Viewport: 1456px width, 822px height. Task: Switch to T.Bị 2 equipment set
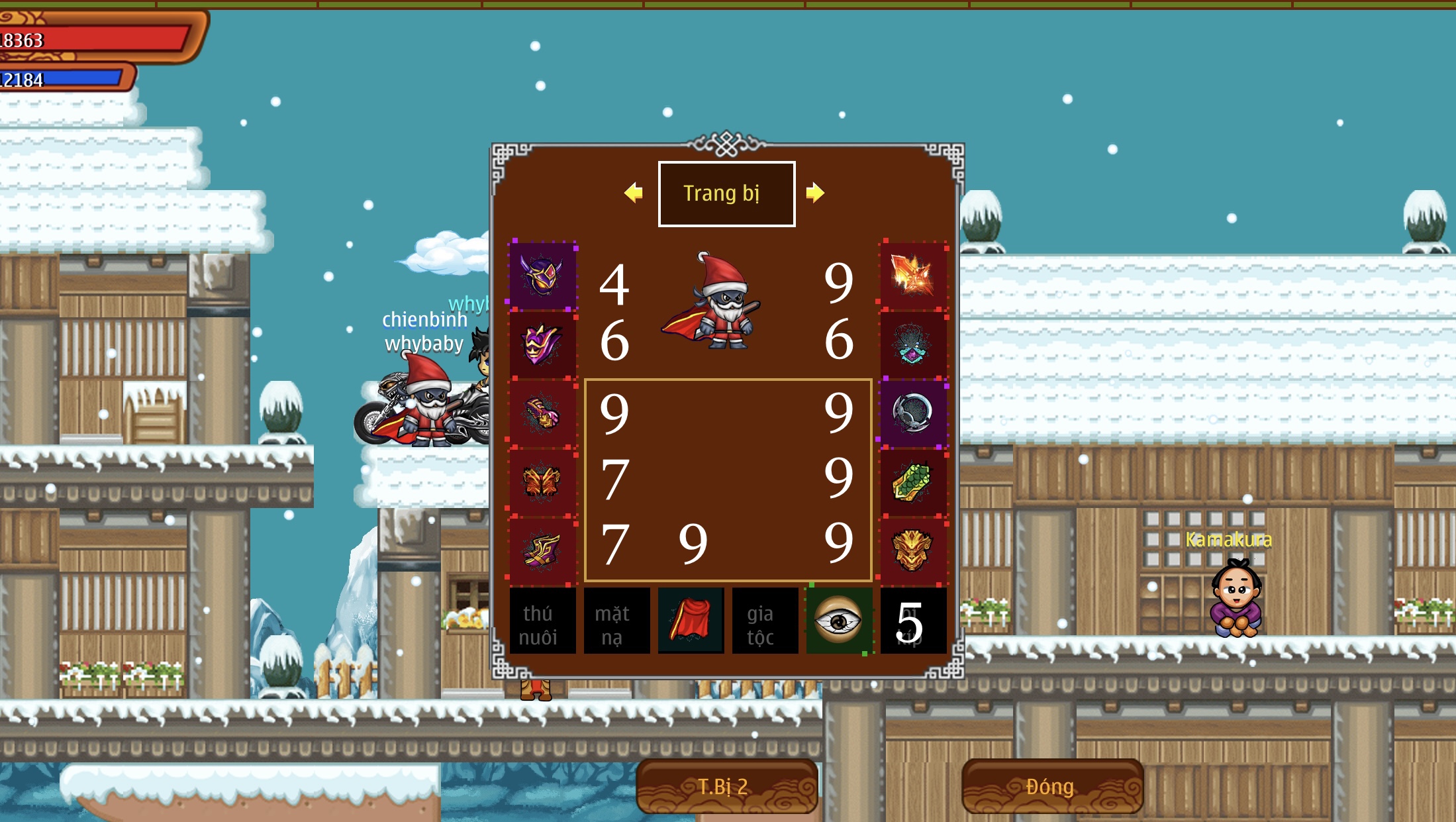click(x=726, y=786)
